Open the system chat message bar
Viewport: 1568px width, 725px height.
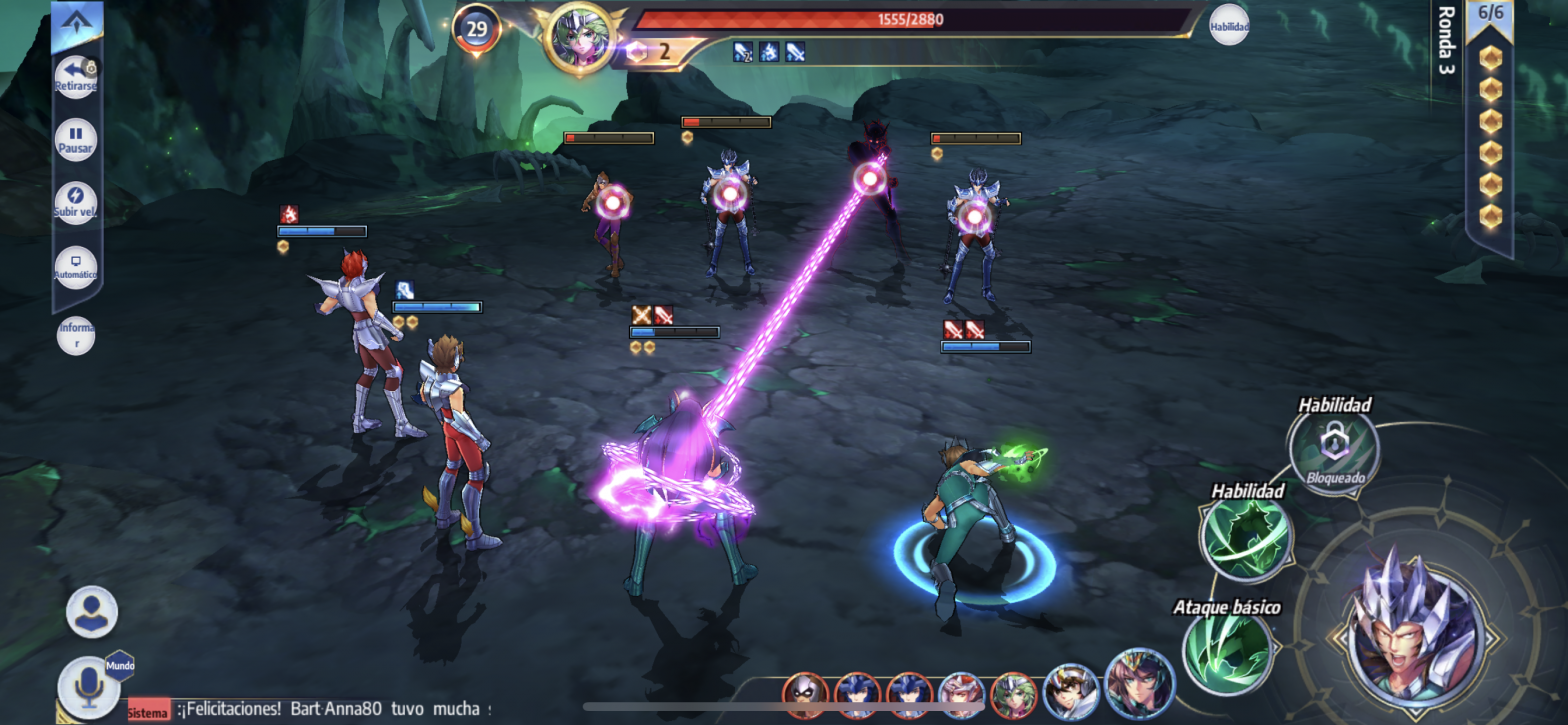tap(310, 710)
